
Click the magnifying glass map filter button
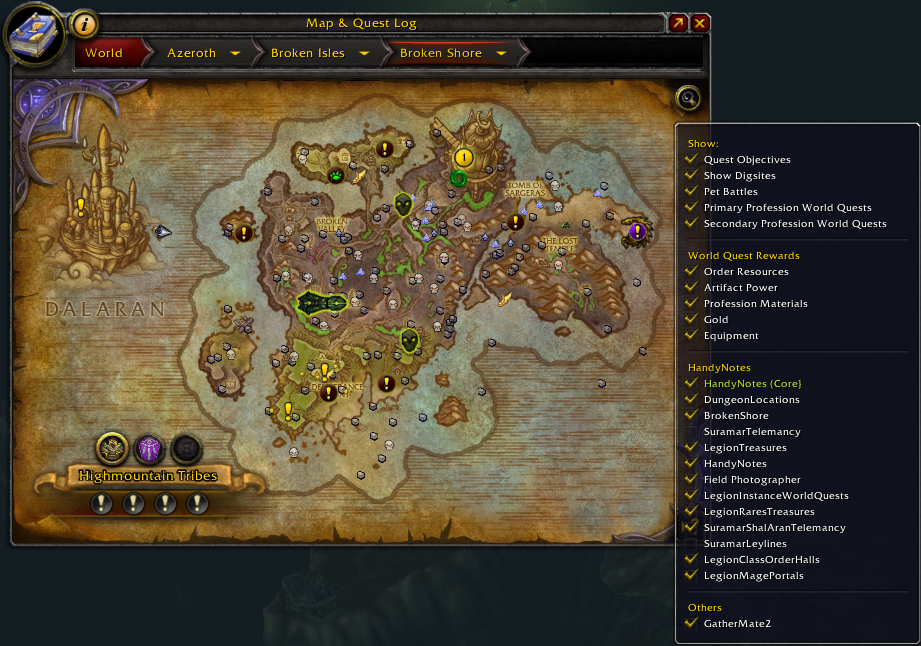(688, 98)
